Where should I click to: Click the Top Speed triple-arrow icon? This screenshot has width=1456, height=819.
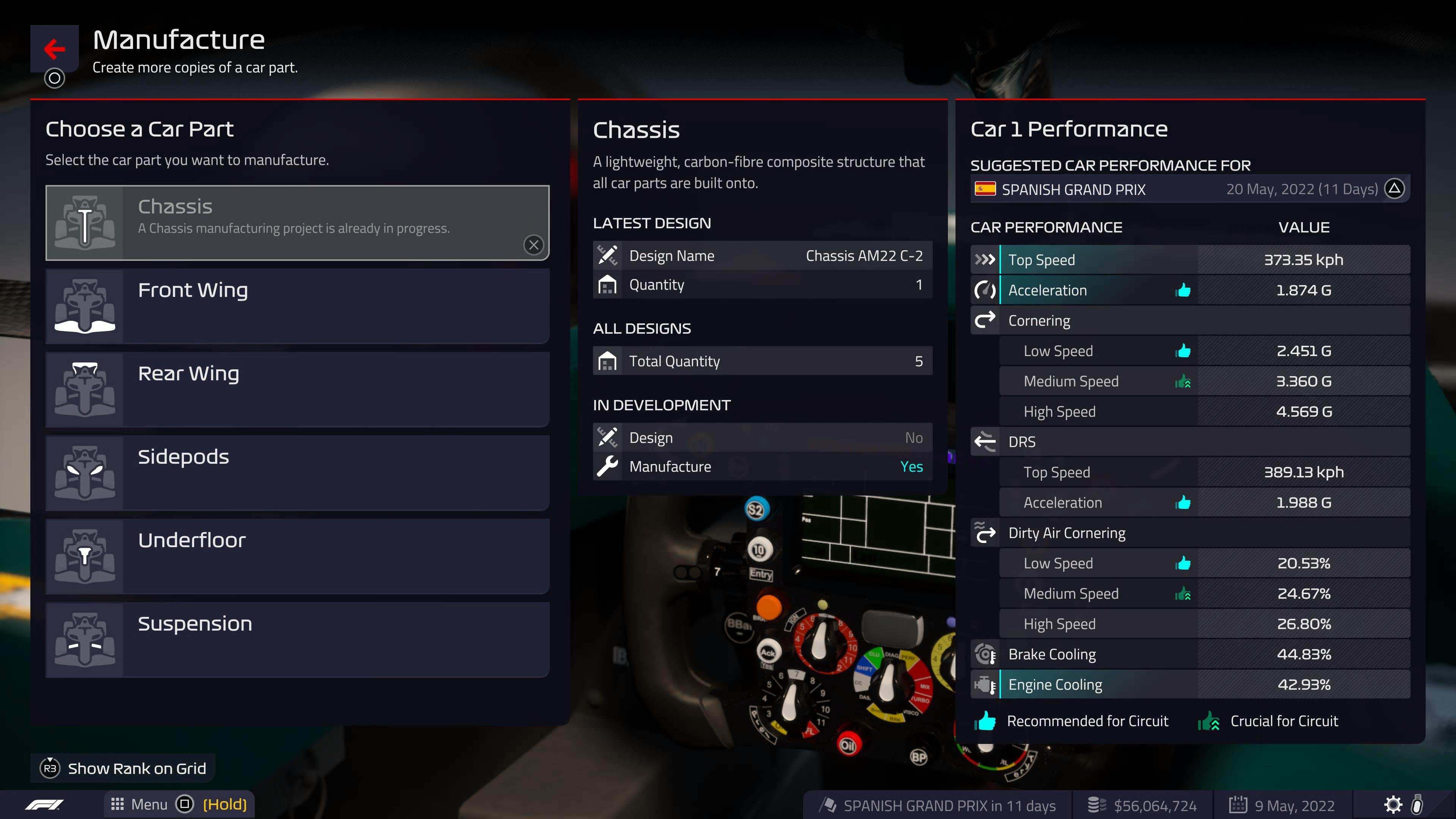pyautogui.click(x=985, y=259)
